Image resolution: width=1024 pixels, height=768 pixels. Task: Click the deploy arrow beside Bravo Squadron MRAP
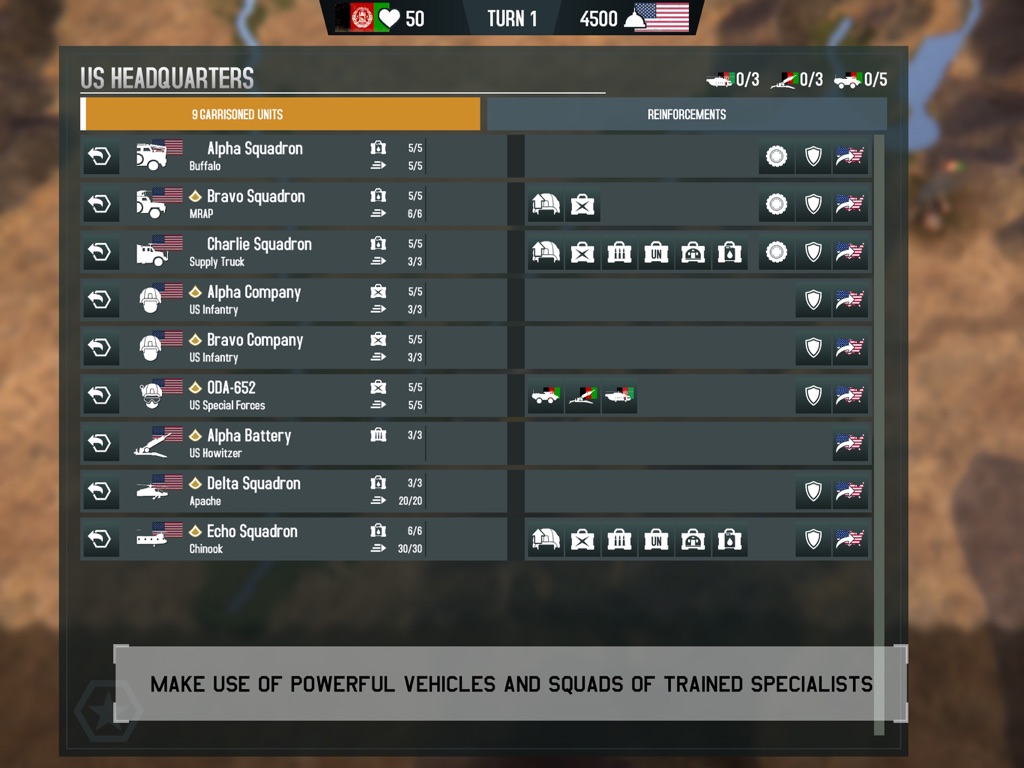point(100,205)
